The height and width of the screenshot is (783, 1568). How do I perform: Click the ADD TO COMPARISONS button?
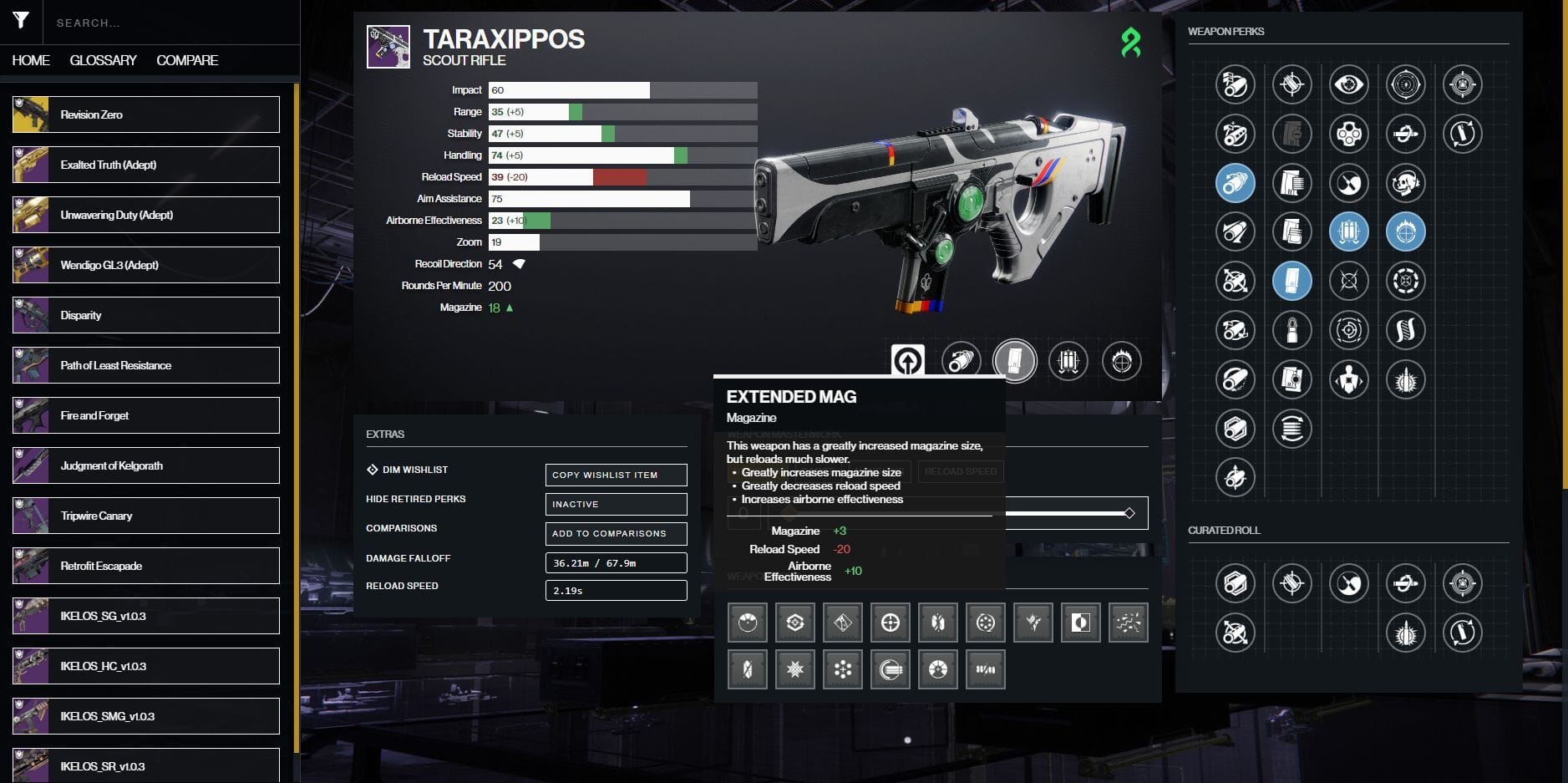click(616, 533)
